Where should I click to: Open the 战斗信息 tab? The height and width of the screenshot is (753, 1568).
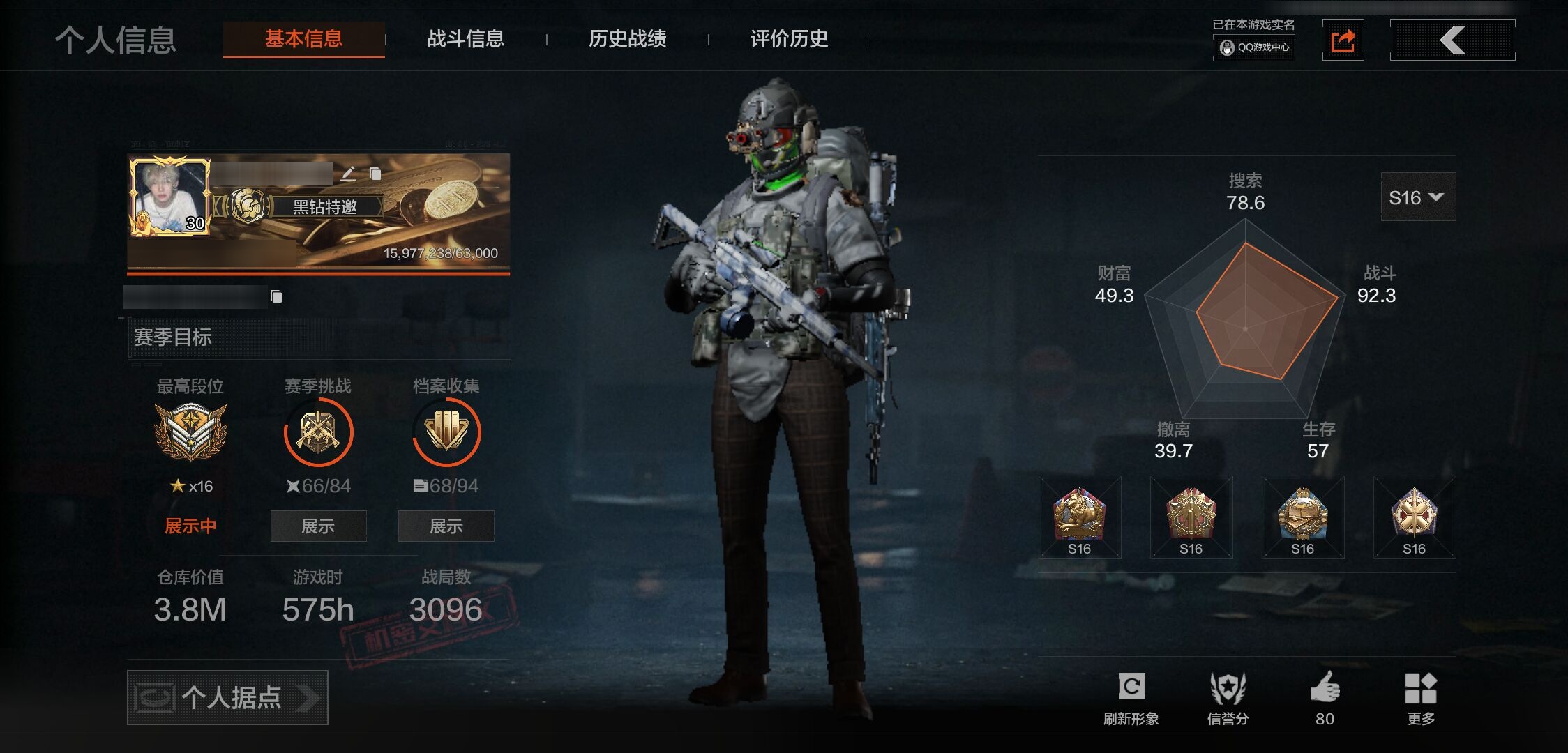pos(465,39)
